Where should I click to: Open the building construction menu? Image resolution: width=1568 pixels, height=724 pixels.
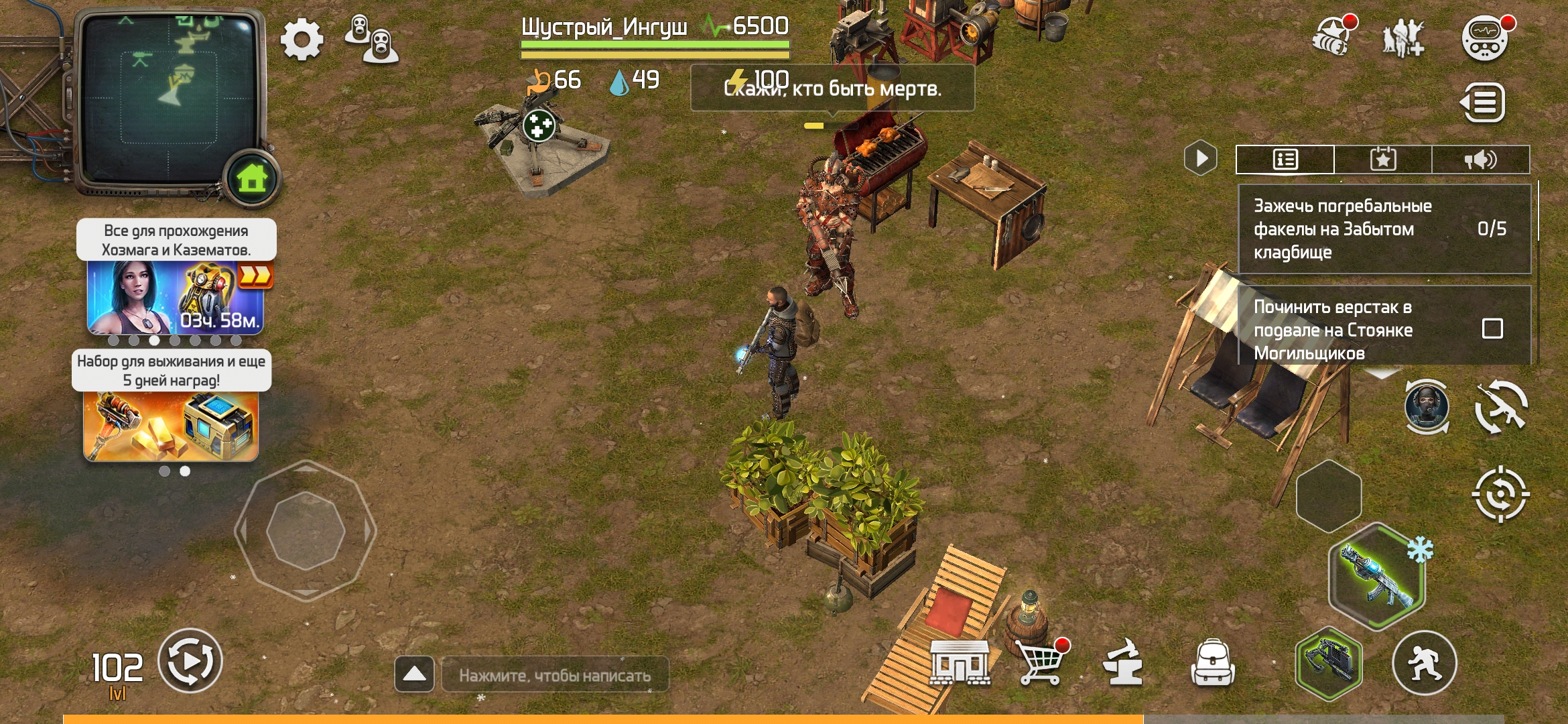[x=960, y=662]
